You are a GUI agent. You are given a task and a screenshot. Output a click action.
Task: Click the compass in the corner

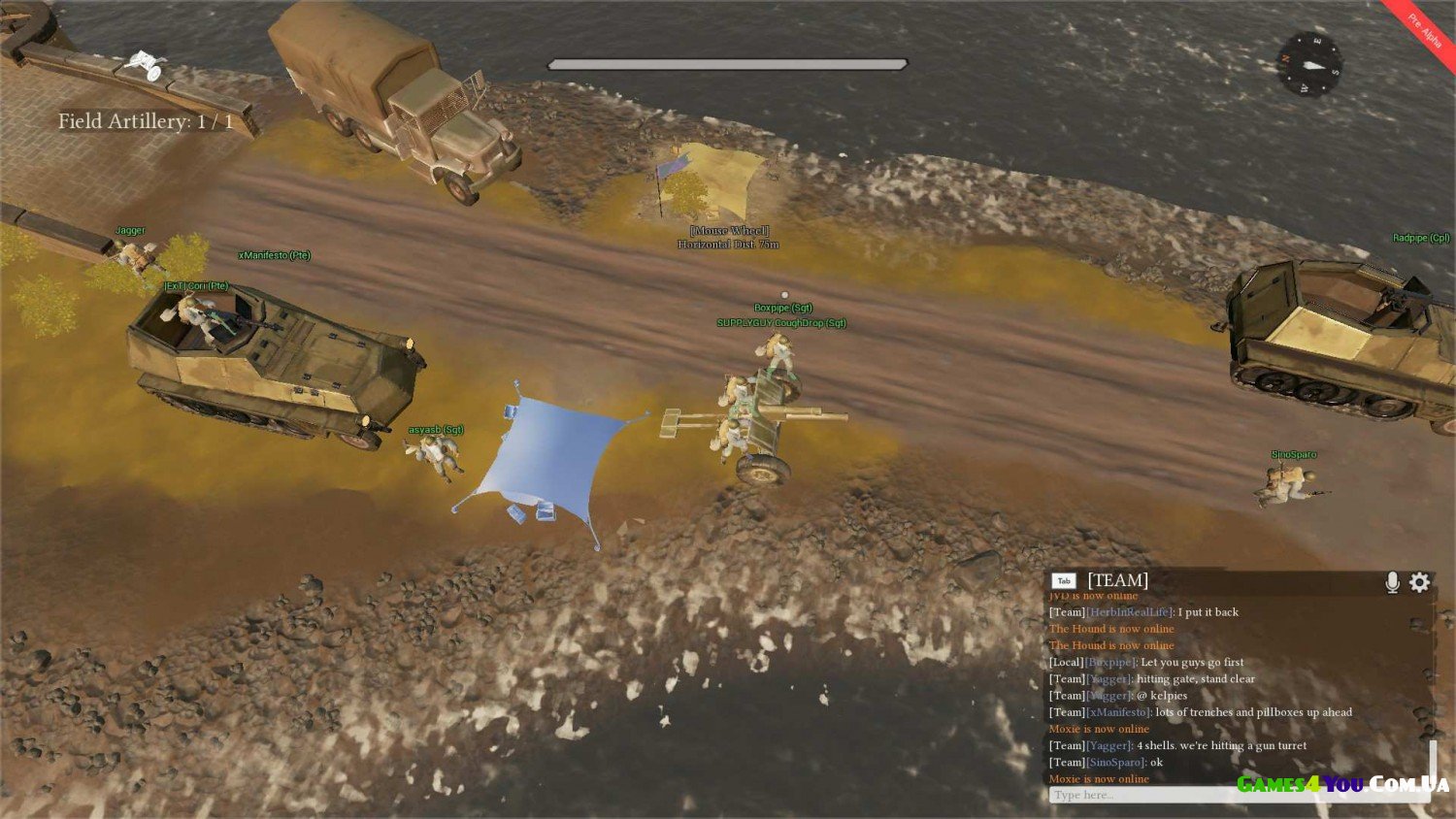[x=1309, y=63]
